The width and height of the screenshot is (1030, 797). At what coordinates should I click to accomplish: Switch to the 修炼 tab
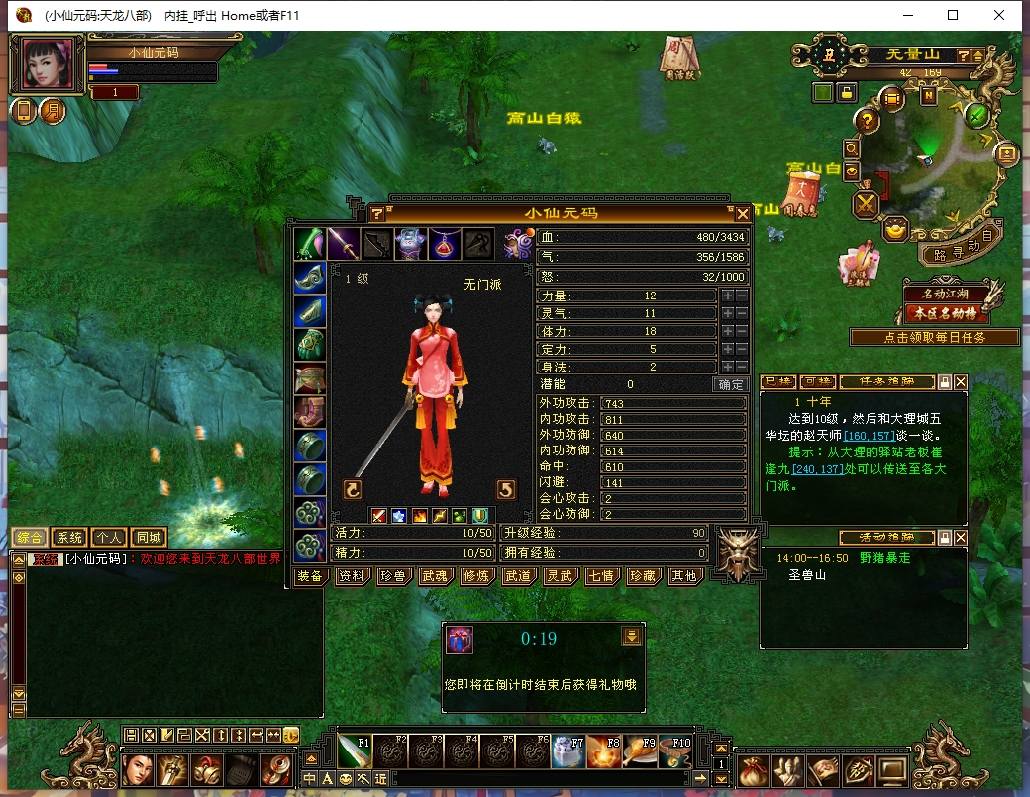pos(476,576)
